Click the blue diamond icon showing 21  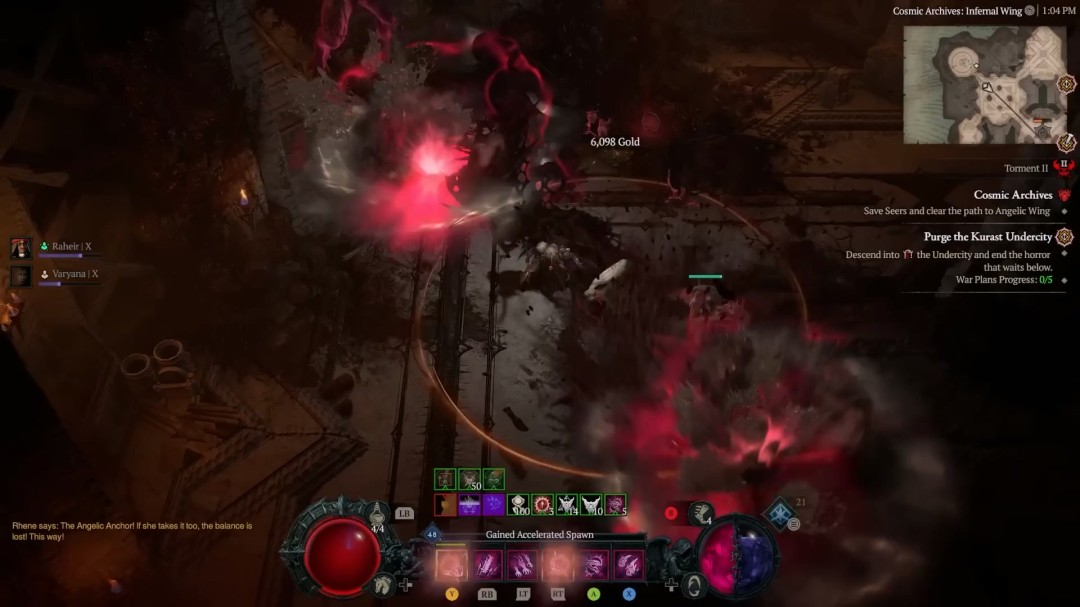779,515
